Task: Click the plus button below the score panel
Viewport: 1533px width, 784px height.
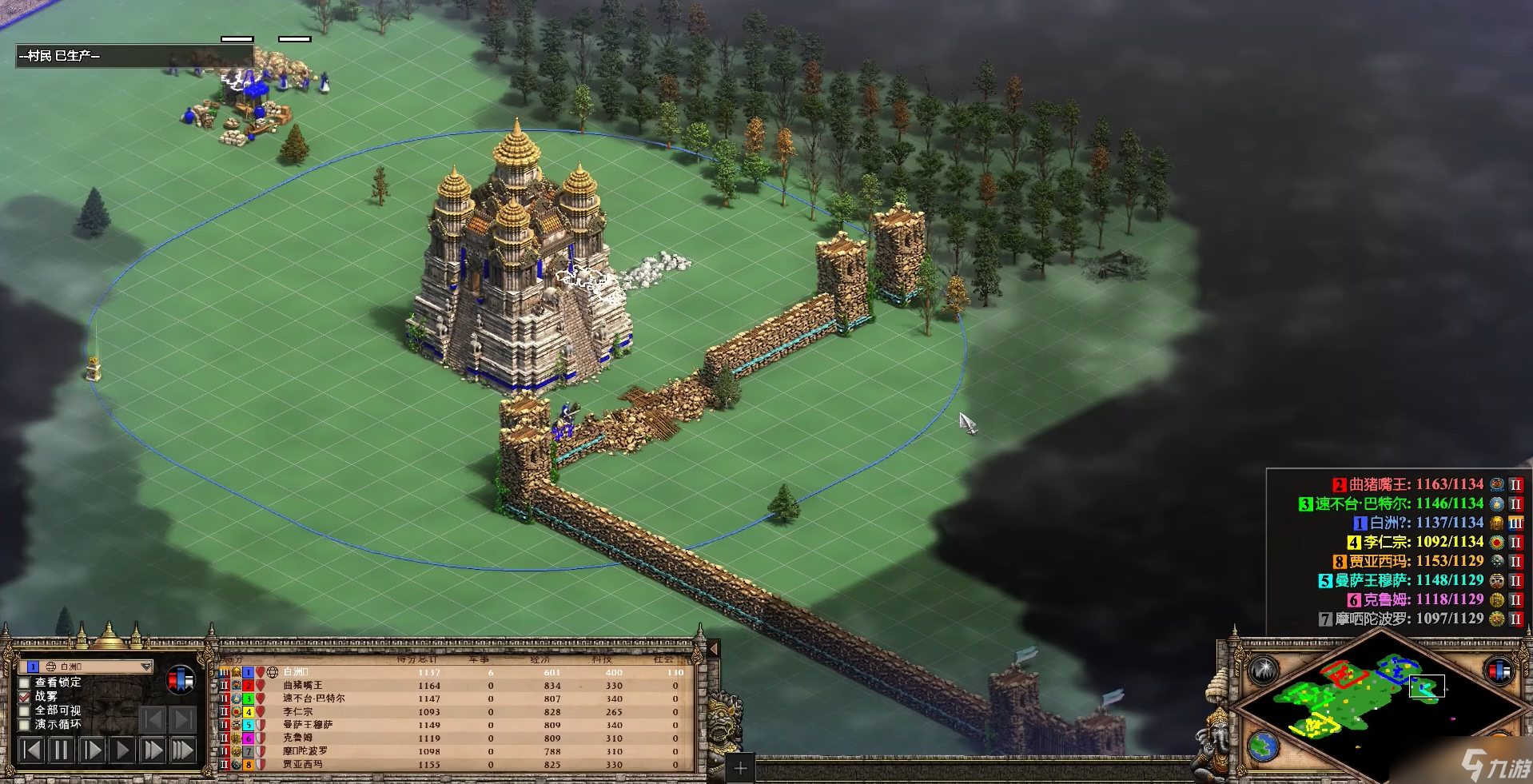Action: pos(741,769)
